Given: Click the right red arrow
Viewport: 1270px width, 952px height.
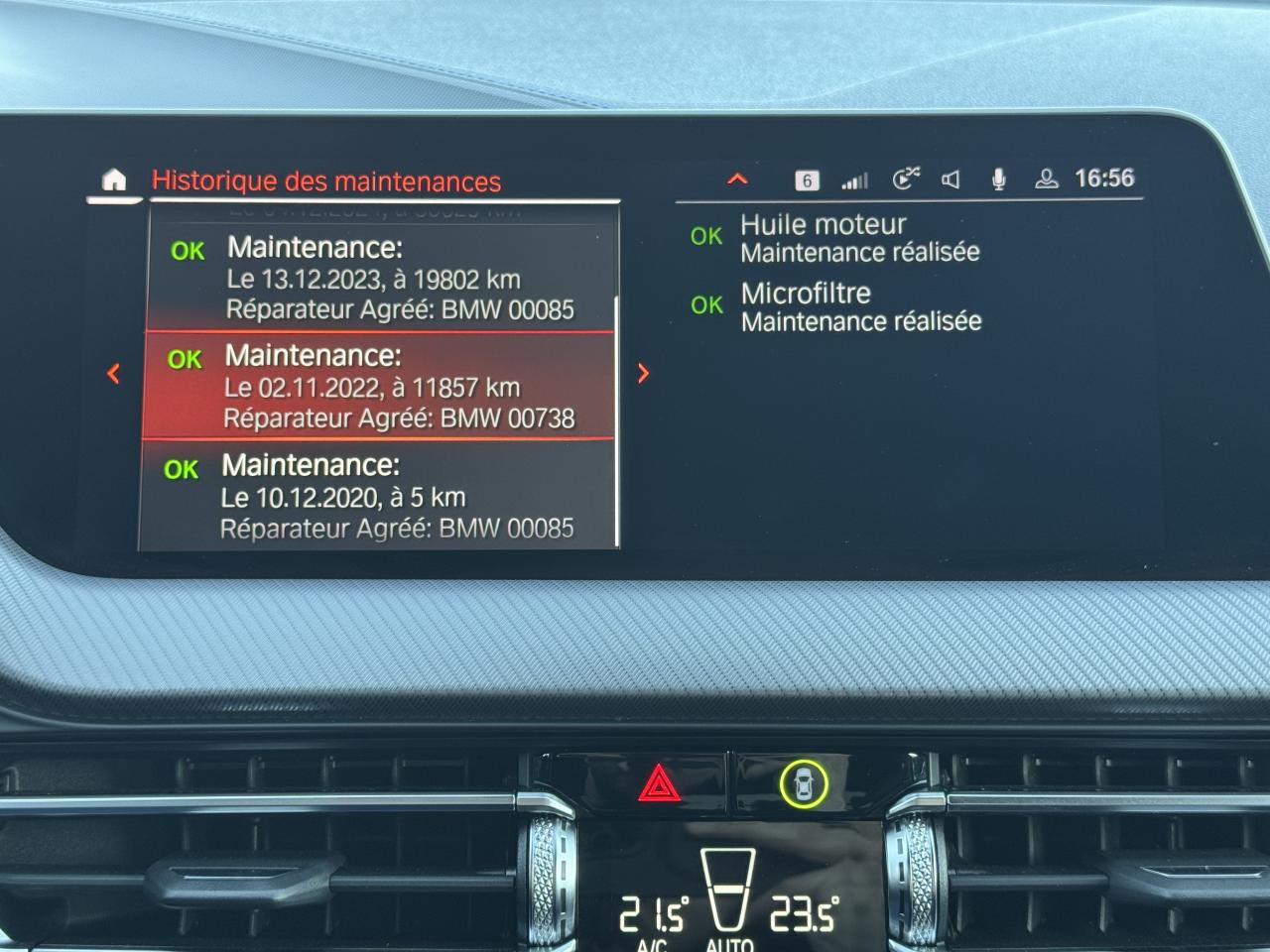Looking at the screenshot, I should click(644, 373).
